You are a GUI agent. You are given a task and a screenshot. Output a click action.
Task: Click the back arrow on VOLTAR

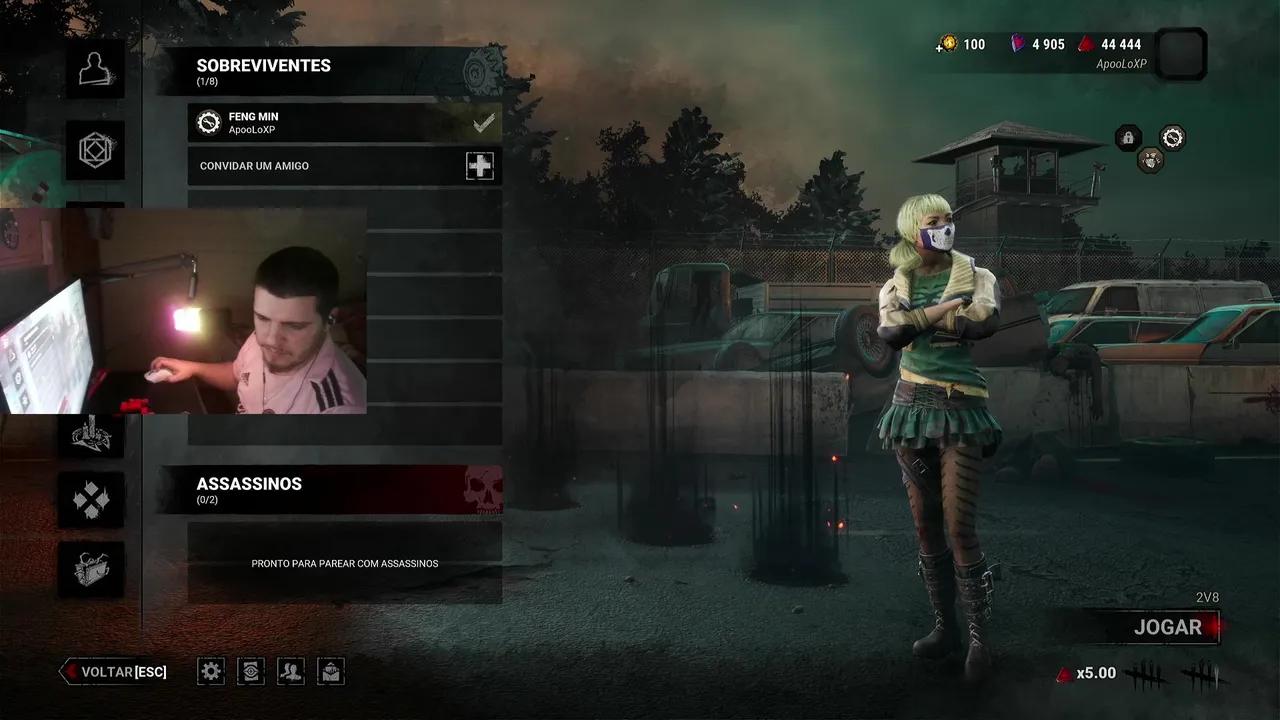point(68,671)
